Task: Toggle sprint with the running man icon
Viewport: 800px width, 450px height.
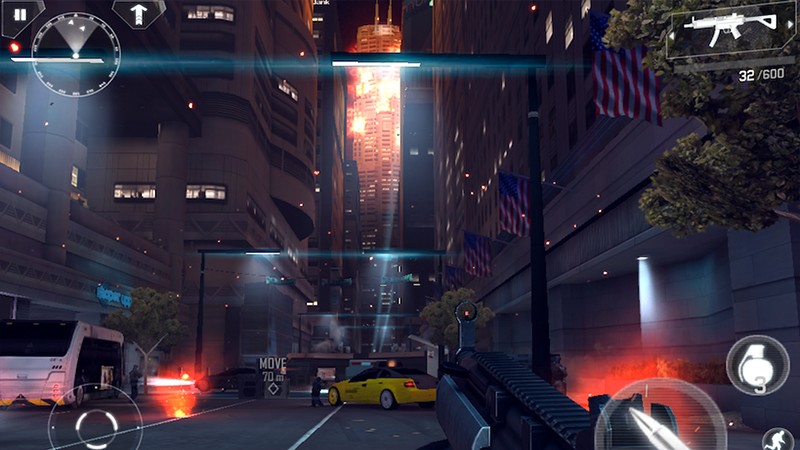Action: (779, 438)
